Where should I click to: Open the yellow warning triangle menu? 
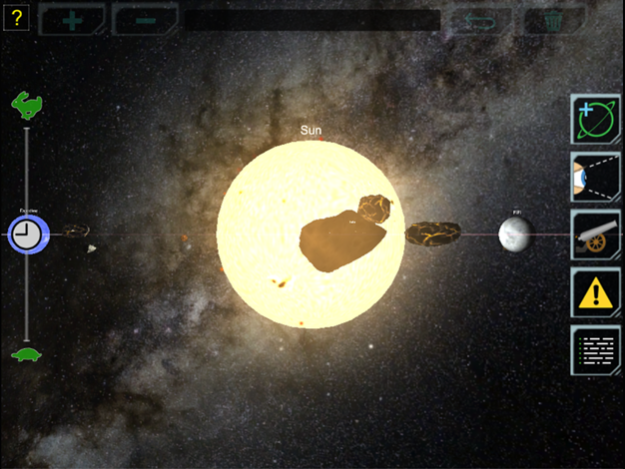point(596,292)
